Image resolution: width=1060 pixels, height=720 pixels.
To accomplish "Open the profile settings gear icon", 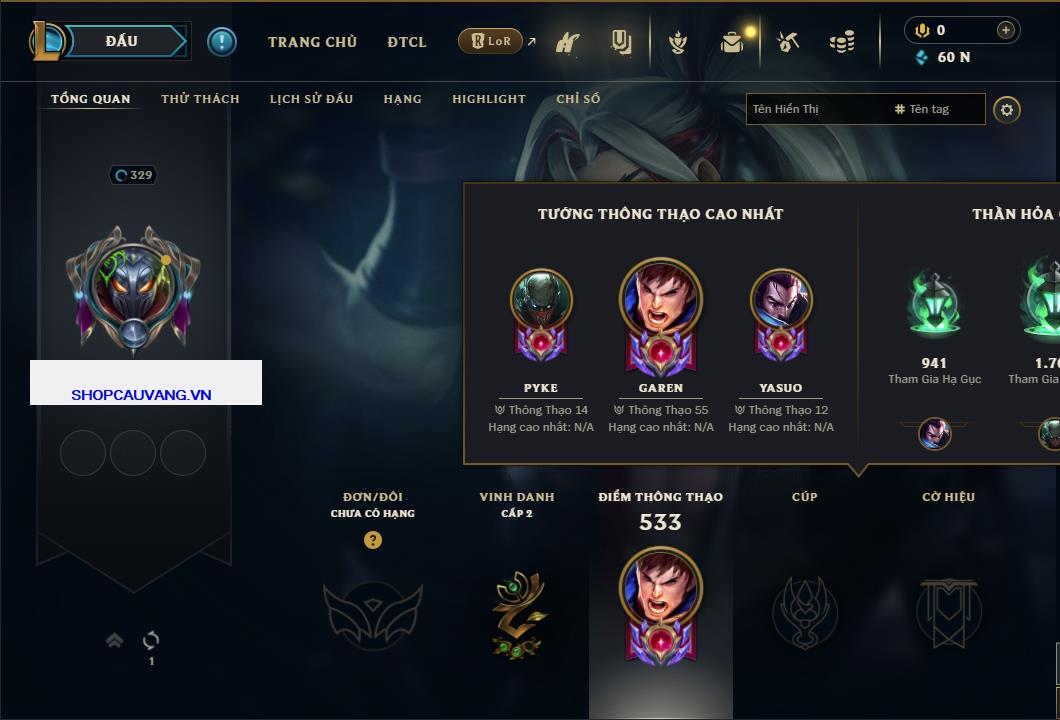I will [x=1007, y=109].
